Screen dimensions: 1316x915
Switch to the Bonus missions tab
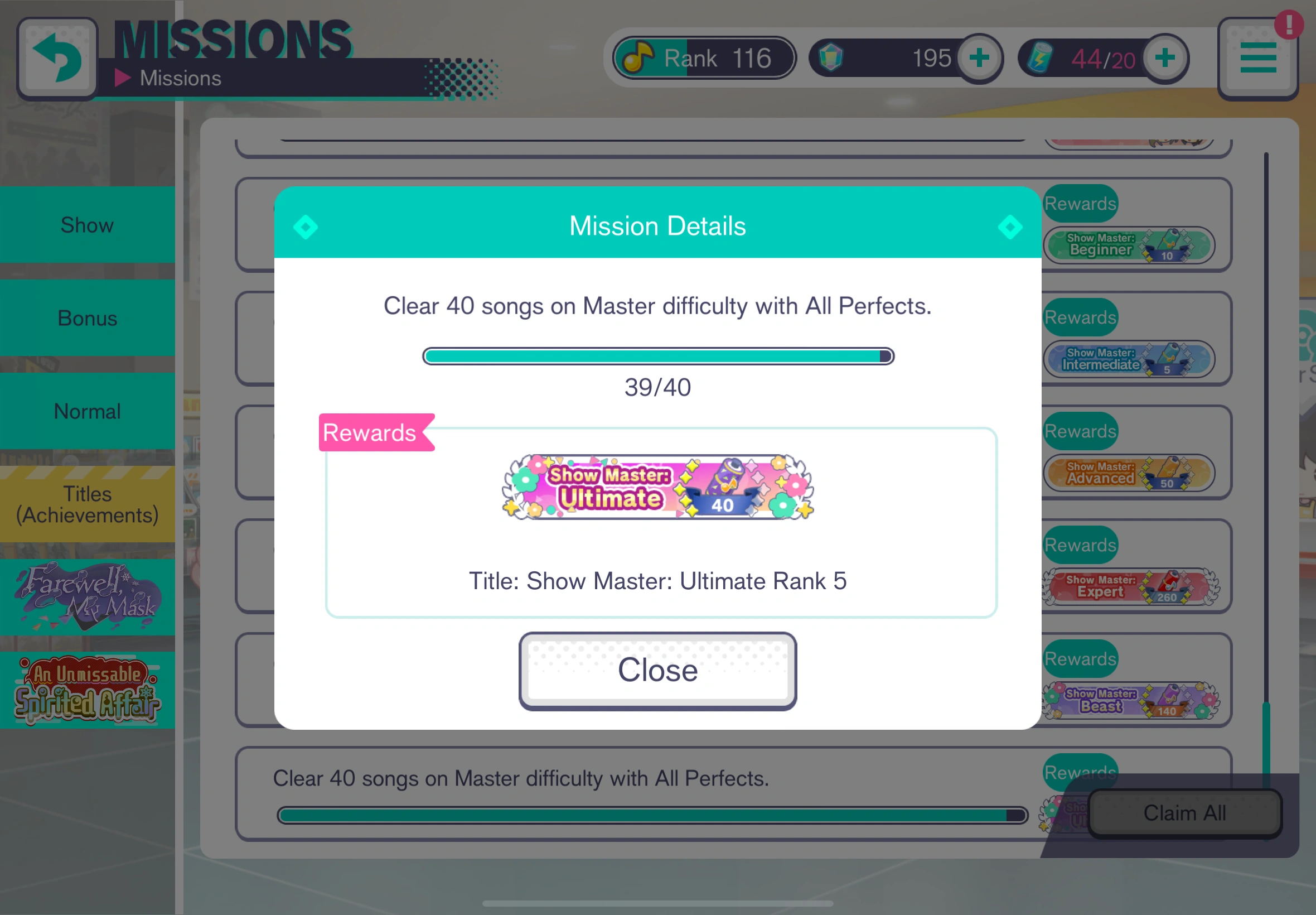pos(87,319)
